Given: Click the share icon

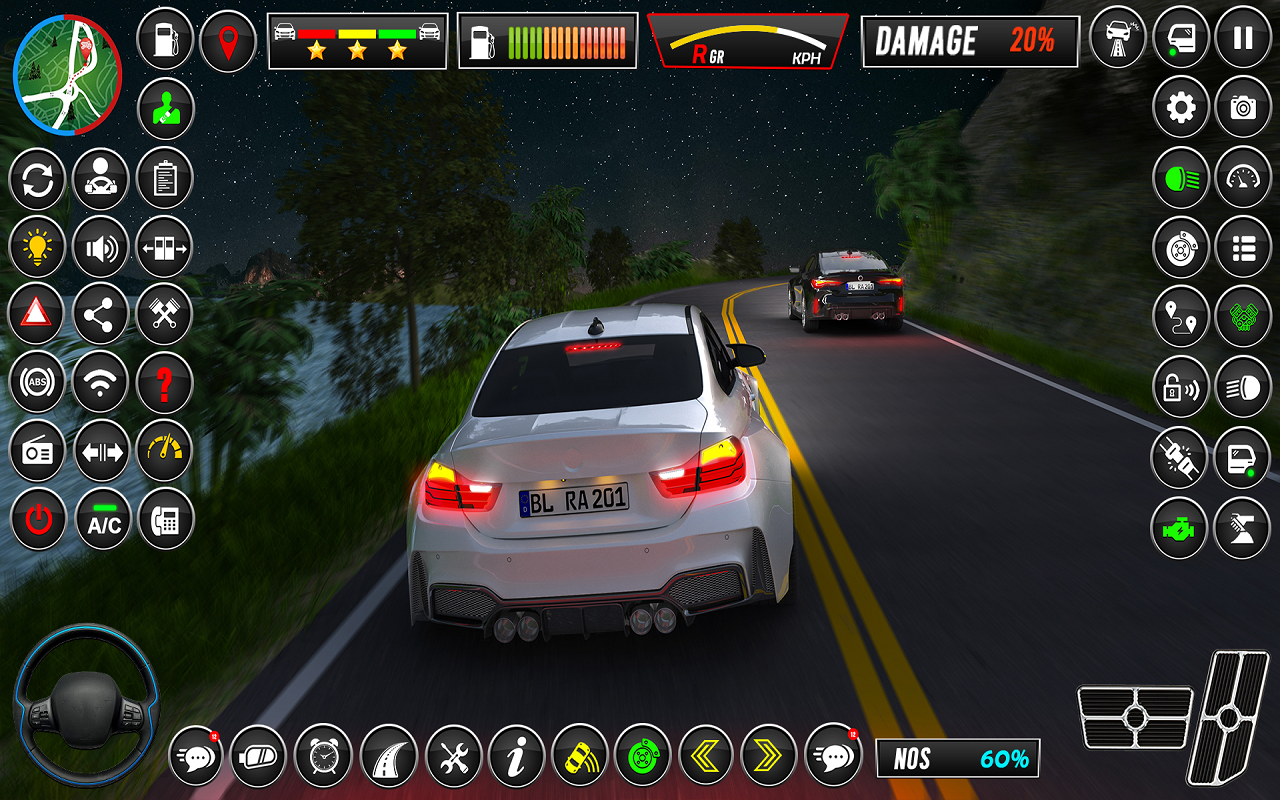Looking at the screenshot, I should click(100, 313).
